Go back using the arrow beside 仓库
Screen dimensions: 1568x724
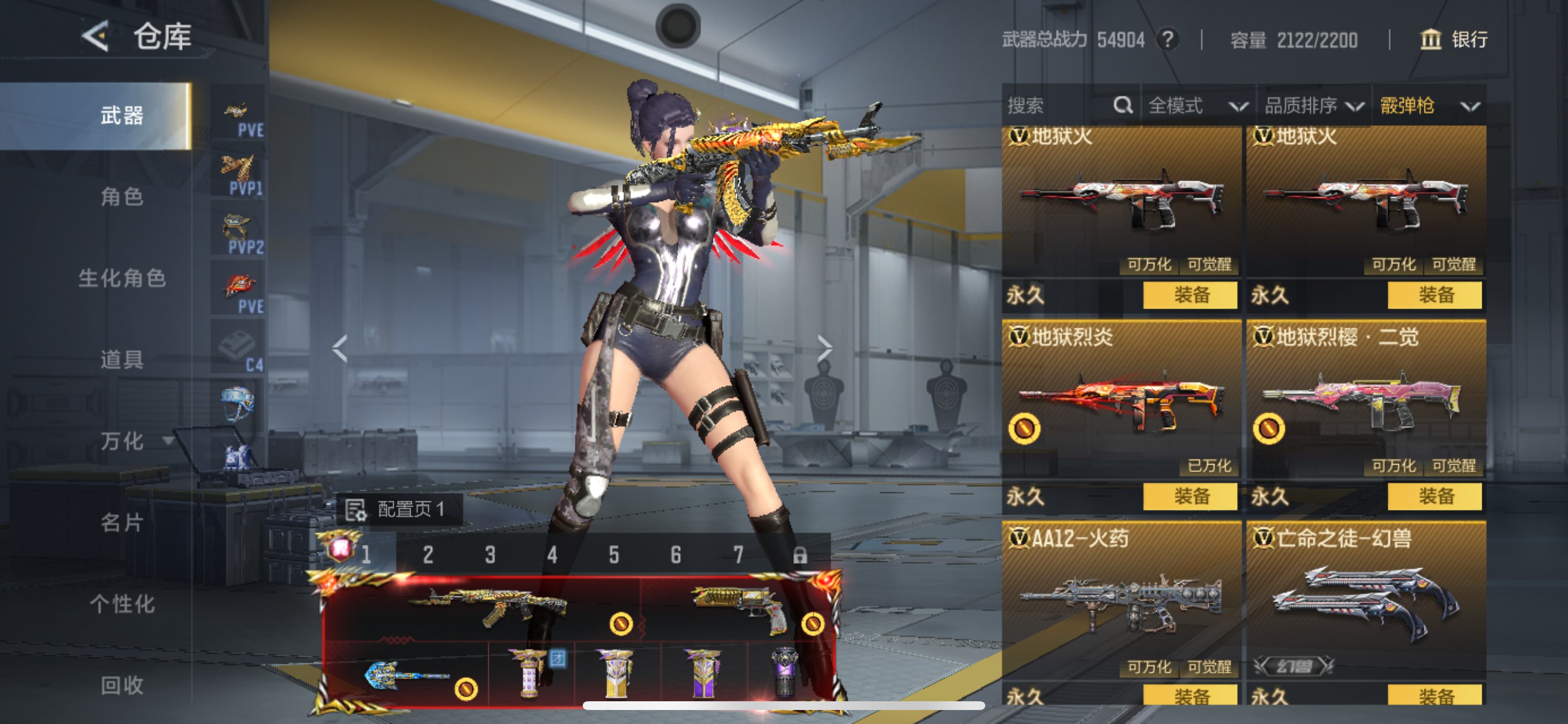96,36
